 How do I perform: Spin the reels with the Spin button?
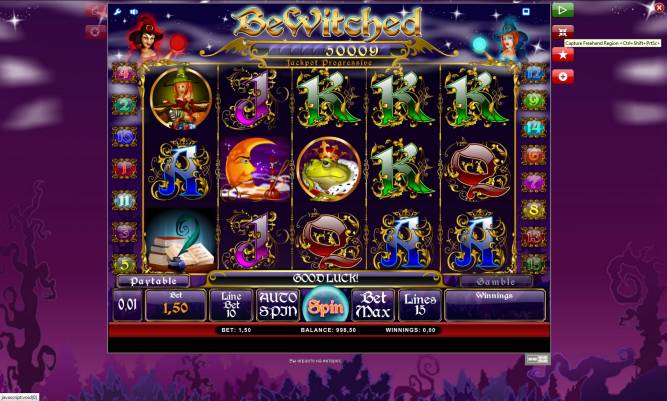pyautogui.click(x=322, y=305)
